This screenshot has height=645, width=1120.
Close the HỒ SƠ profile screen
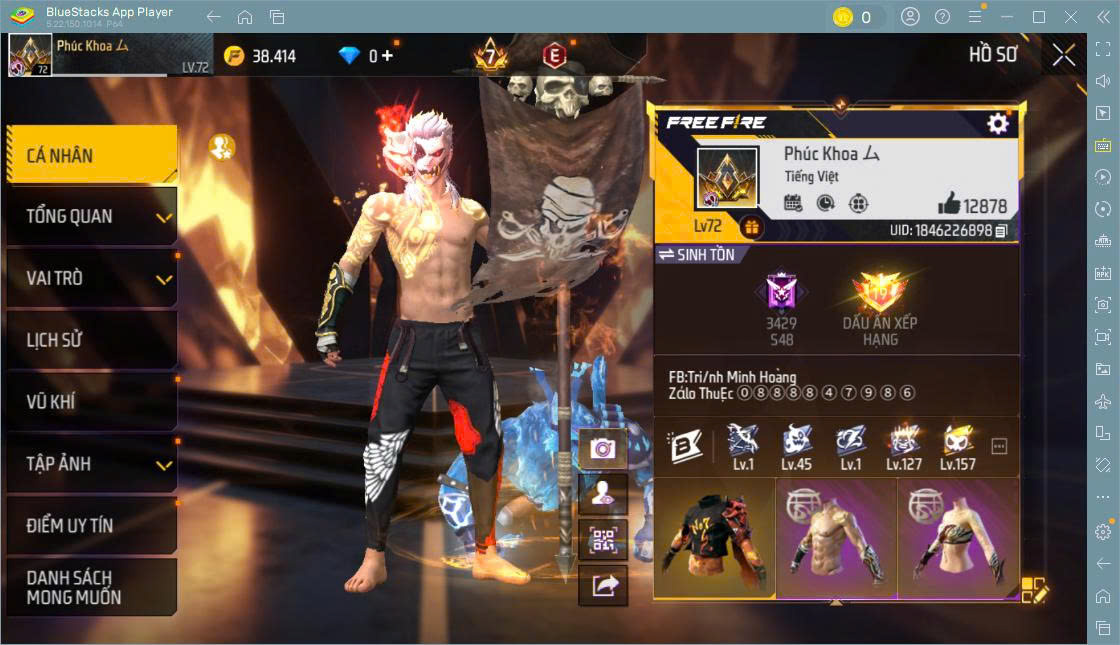[x=1064, y=55]
